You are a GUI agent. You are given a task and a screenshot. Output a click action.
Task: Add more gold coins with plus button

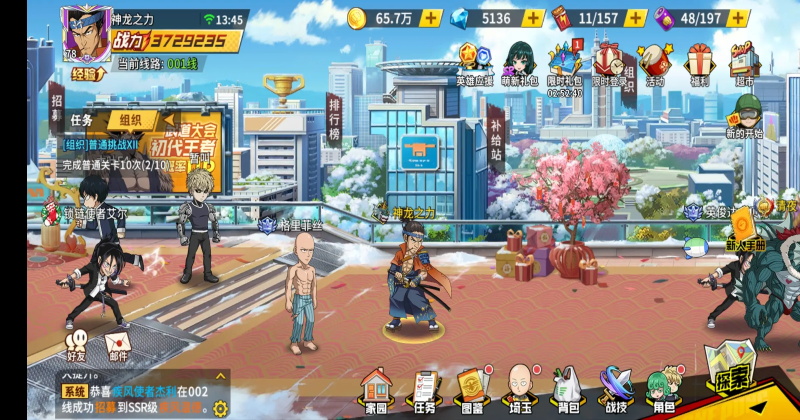430,18
